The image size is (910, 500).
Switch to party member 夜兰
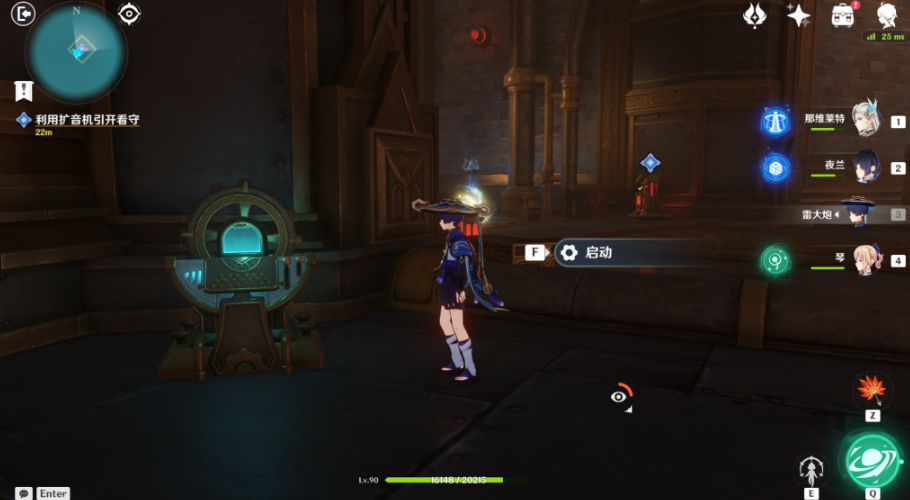click(866, 167)
